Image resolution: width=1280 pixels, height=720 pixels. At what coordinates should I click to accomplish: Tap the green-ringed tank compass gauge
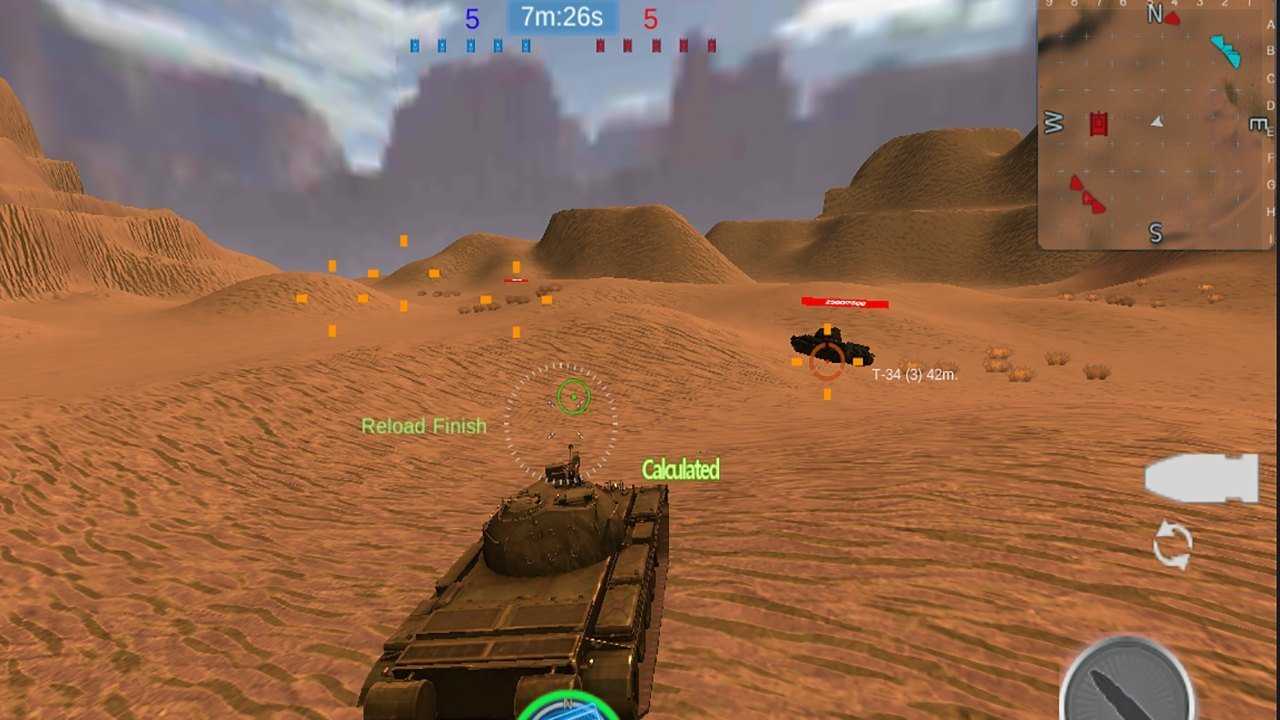[568, 706]
